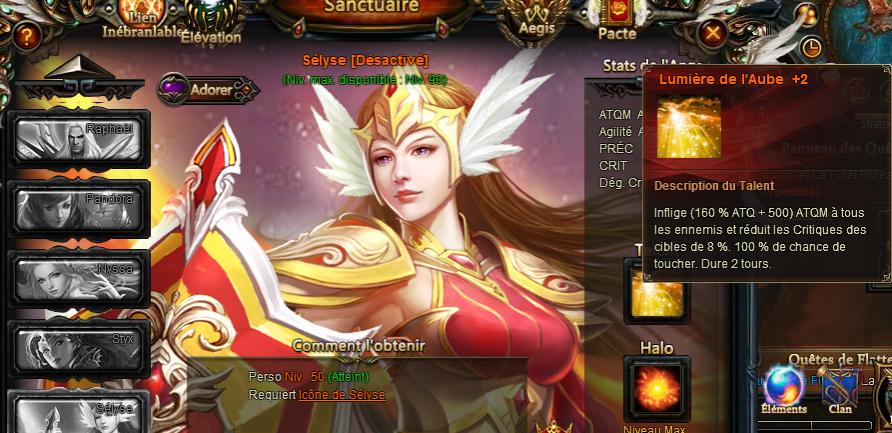Click the clock icon near the top right
This screenshot has height=433, width=892.
pos(811,47)
